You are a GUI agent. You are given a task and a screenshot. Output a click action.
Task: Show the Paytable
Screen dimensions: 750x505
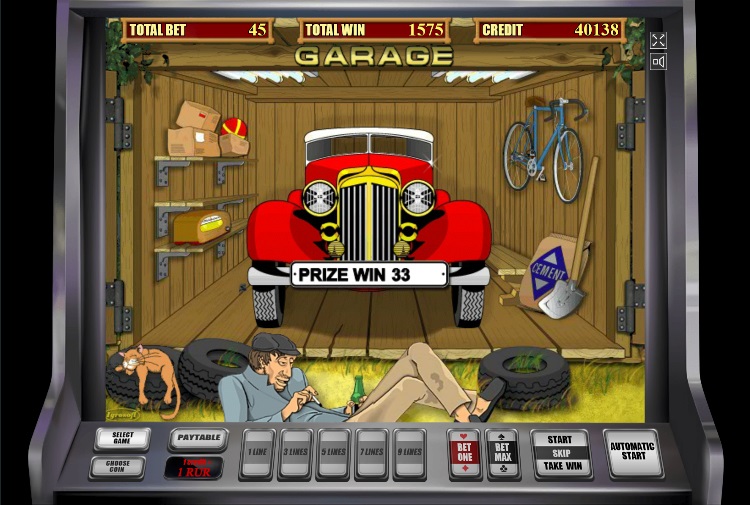tap(198, 439)
